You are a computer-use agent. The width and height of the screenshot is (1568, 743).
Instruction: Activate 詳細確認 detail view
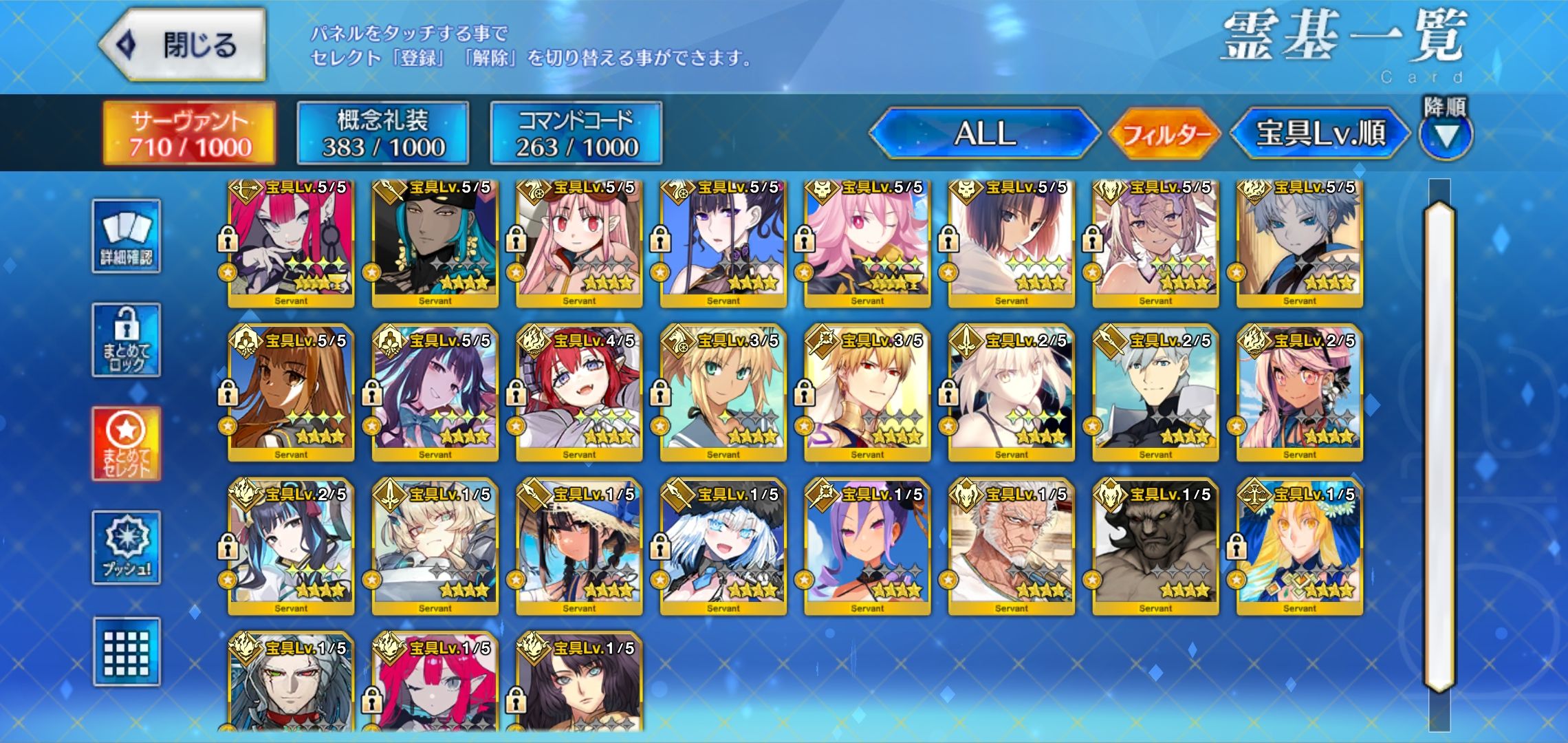127,237
